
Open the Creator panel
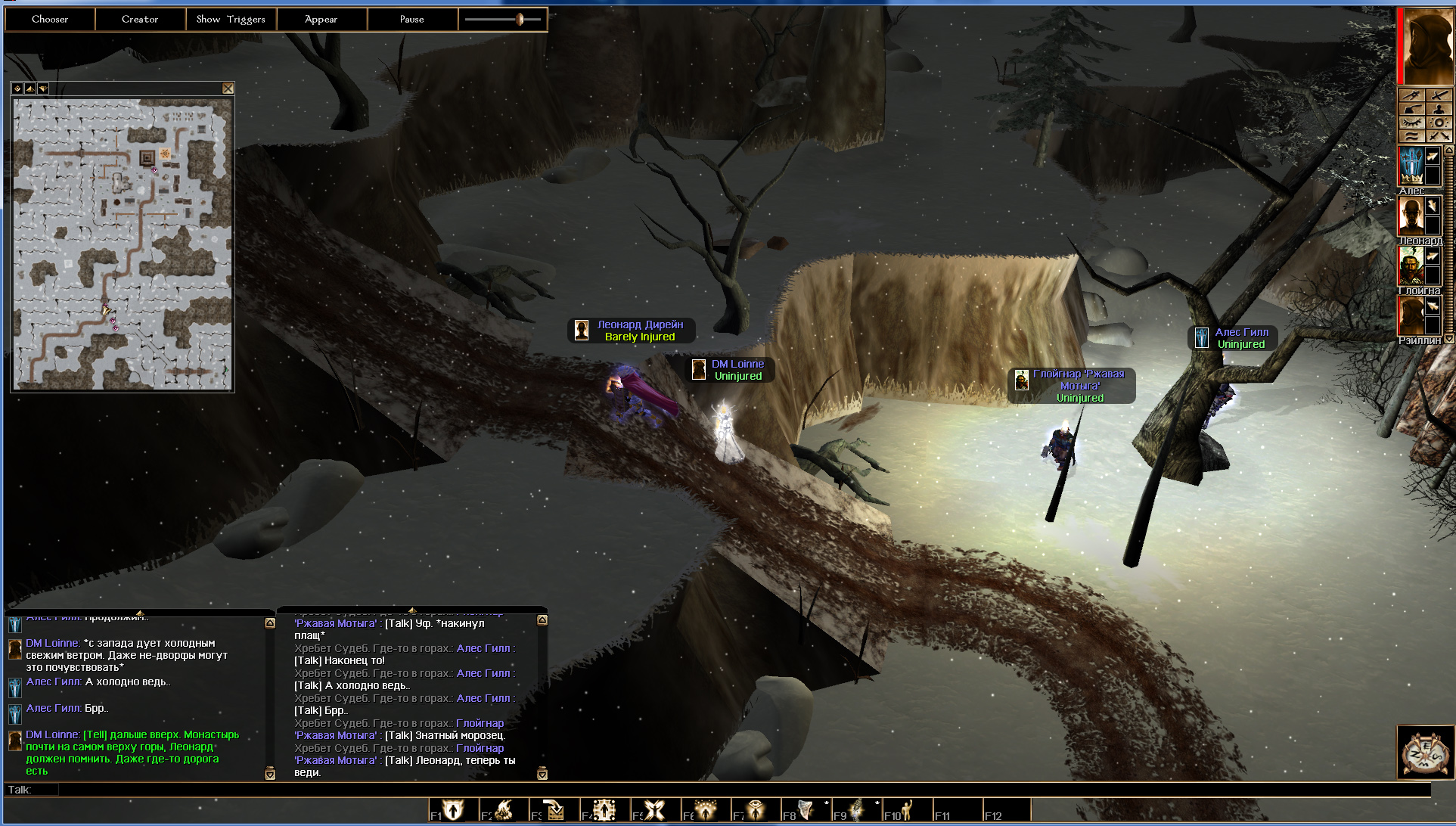(x=140, y=20)
